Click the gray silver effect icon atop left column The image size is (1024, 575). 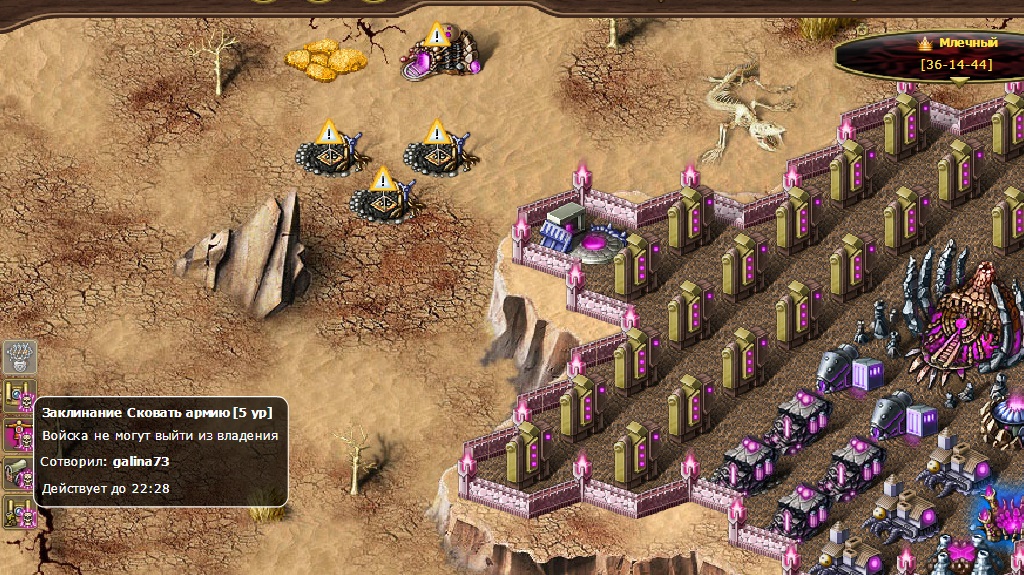(x=20, y=356)
